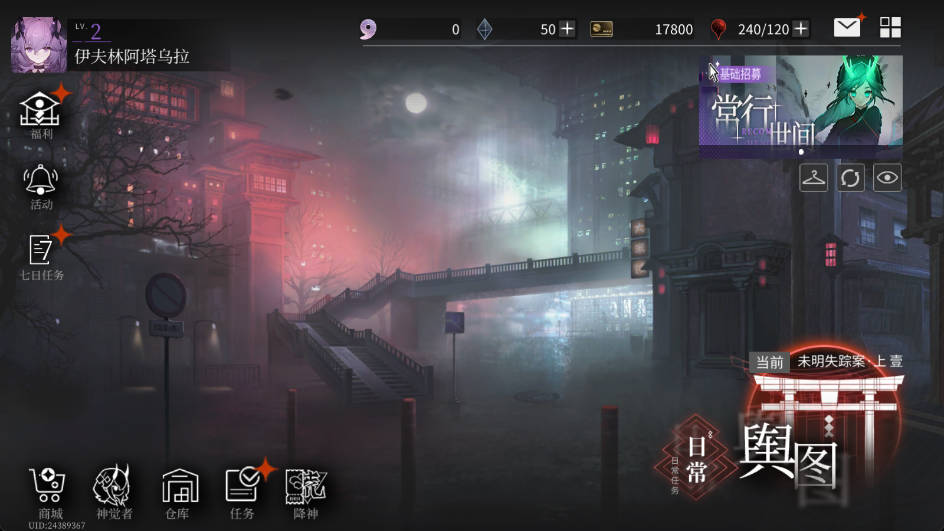This screenshot has width=944, height=531.
Task: Open the 基础招募 recruitment banner
Action: click(800, 105)
